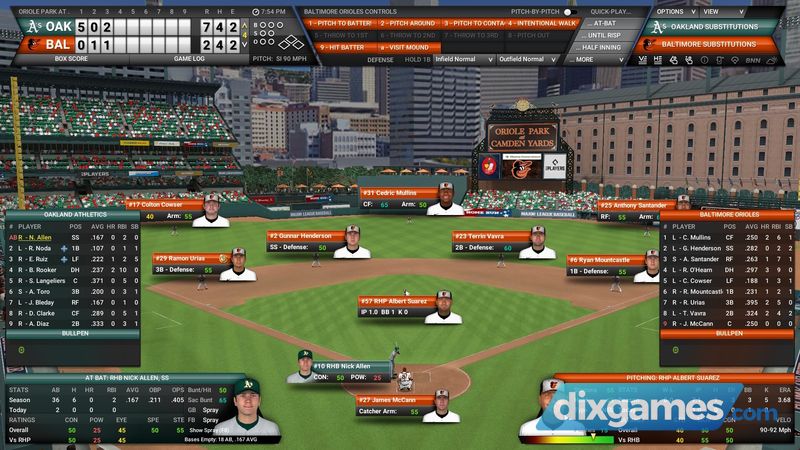The height and width of the screenshot is (450, 800).
Task: Show the Box Score
Action: coord(73,59)
